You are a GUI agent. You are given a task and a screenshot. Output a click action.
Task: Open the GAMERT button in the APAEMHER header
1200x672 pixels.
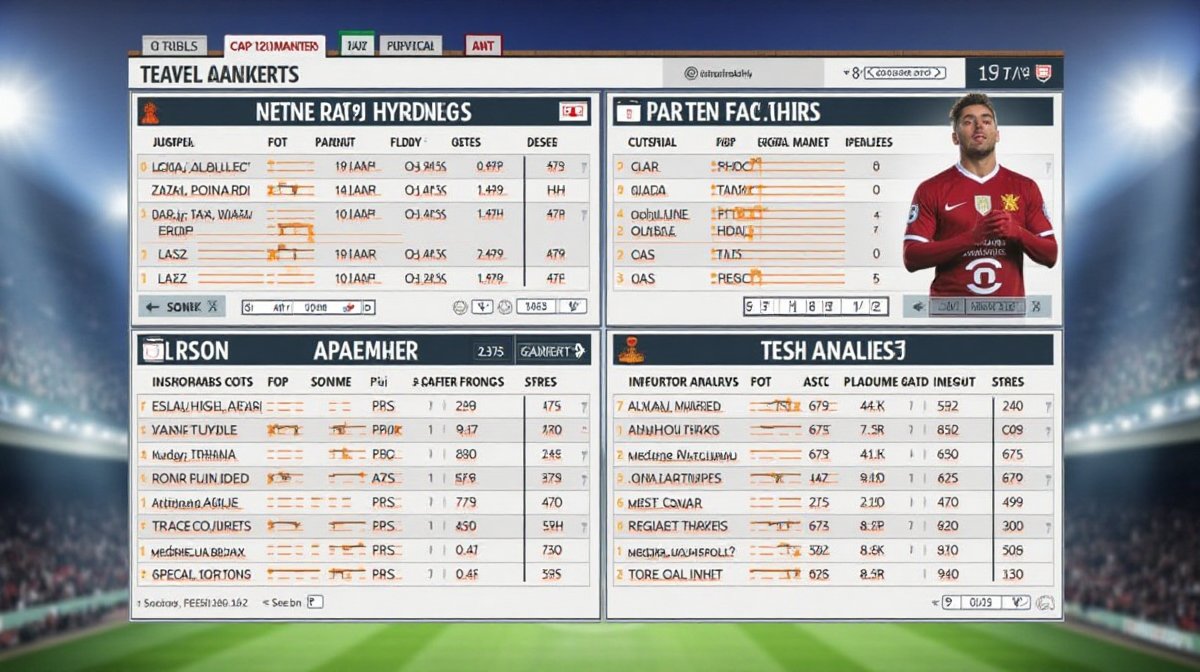click(551, 351)
